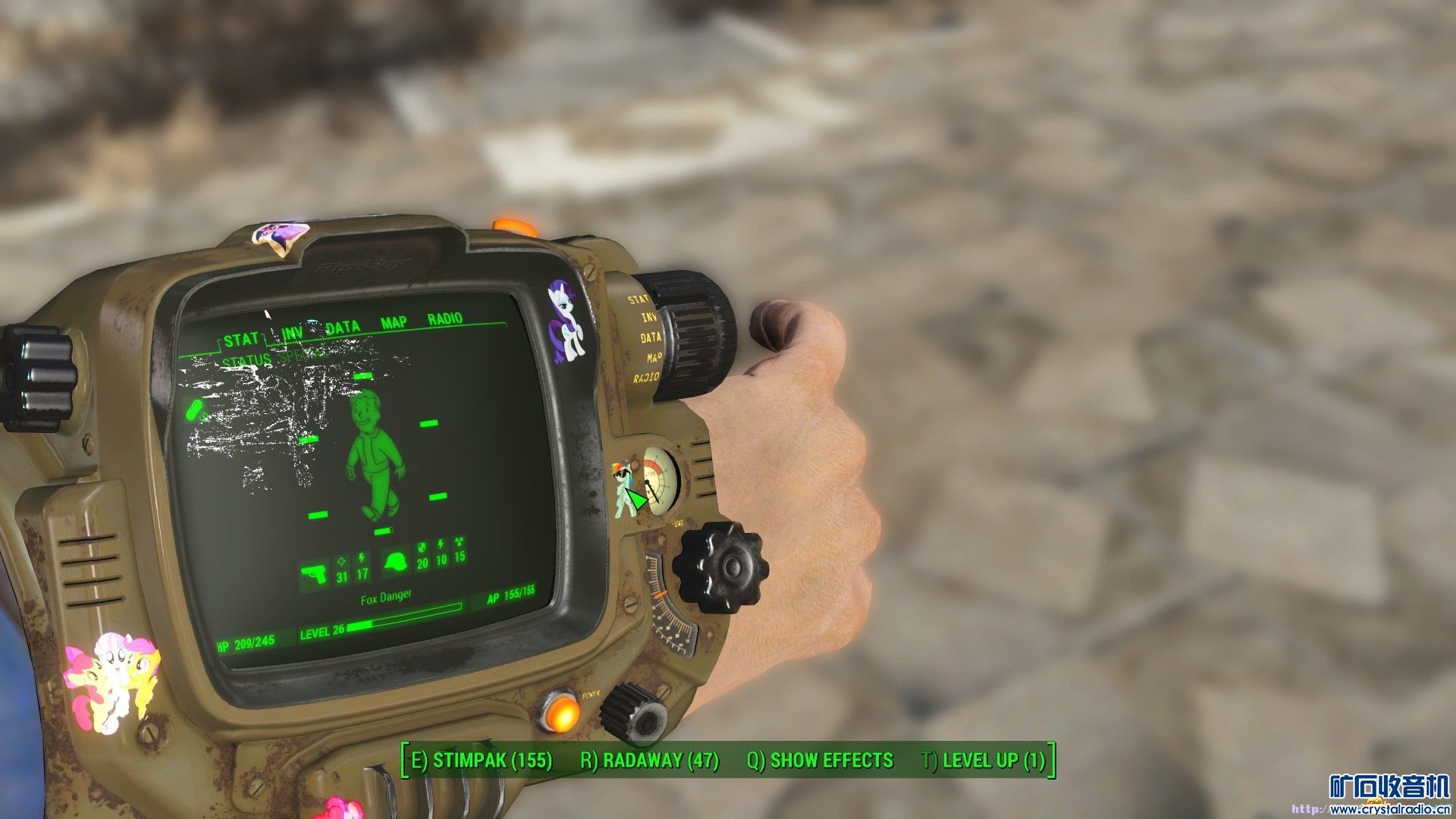This screenshot has height=819, width=1456.
Task: Take a RadAway from the bottom bar
Action: 650,761
